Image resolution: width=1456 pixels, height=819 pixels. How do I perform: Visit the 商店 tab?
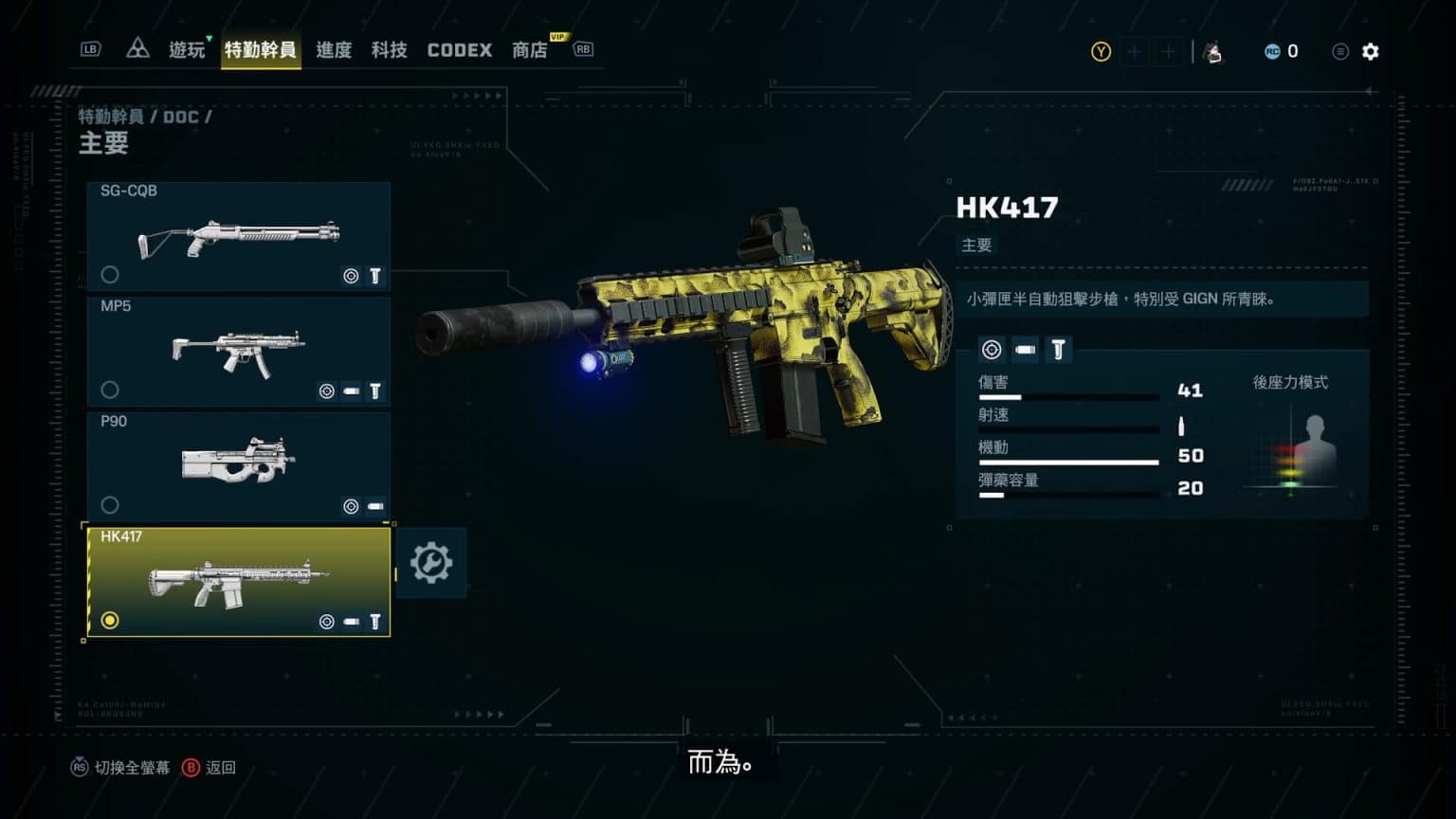(530, 50)
